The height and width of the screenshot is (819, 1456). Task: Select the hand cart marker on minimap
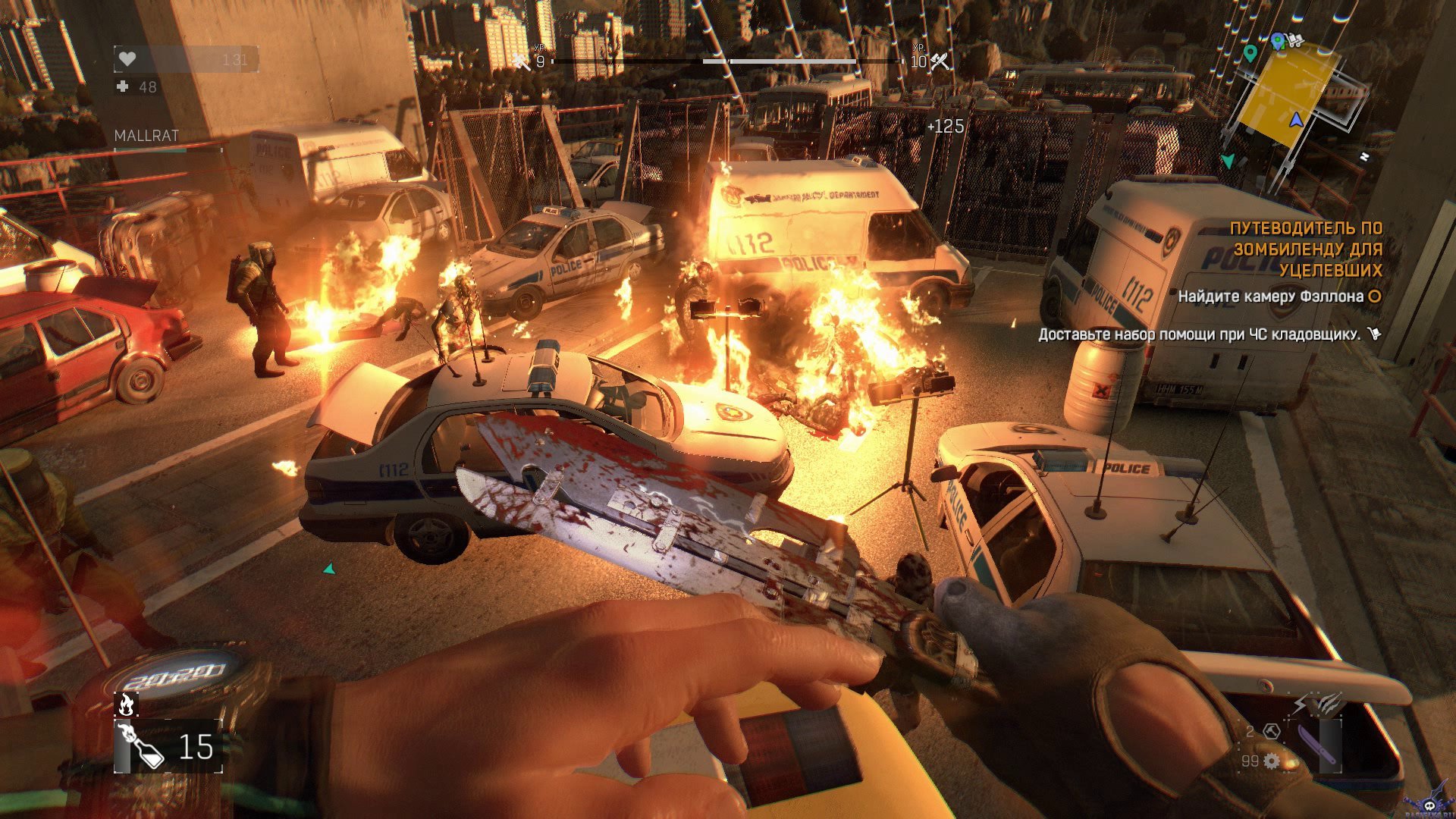(x=1294, y=39)
